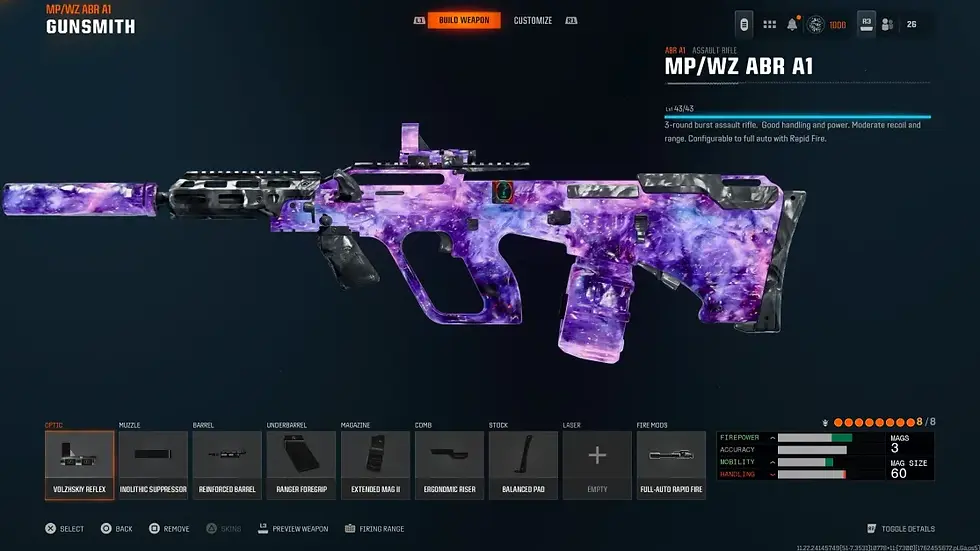
Task: Click Toggle Details
Action: (x=901, y=528)
